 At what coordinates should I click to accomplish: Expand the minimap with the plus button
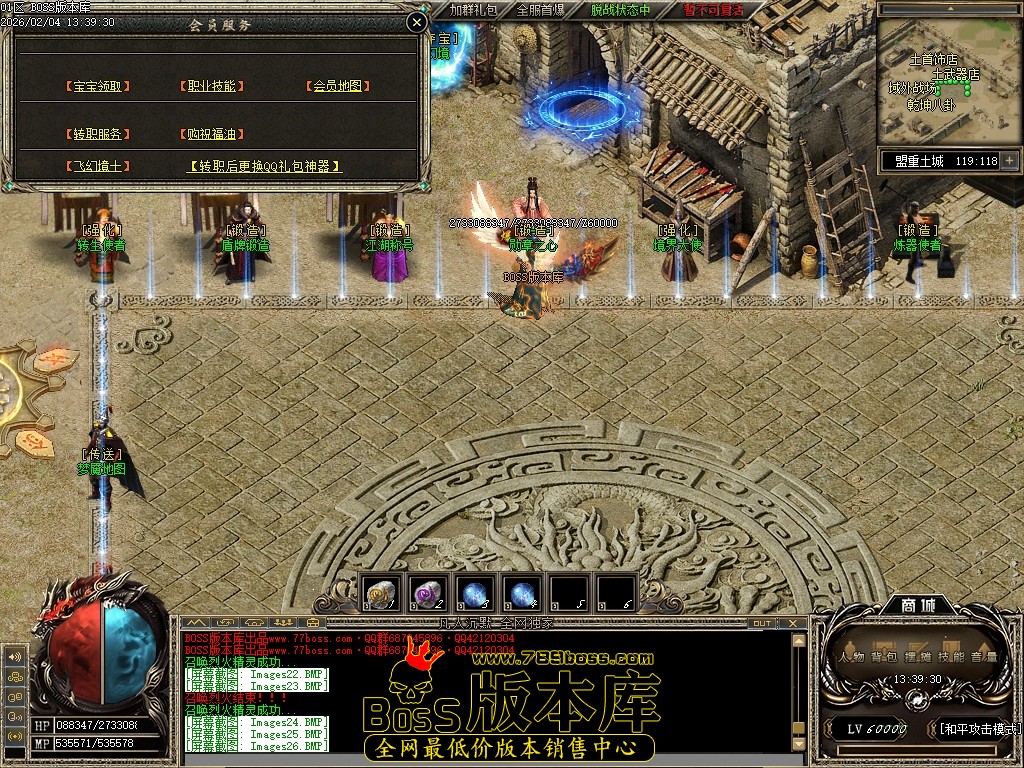tap(1009, 160)
